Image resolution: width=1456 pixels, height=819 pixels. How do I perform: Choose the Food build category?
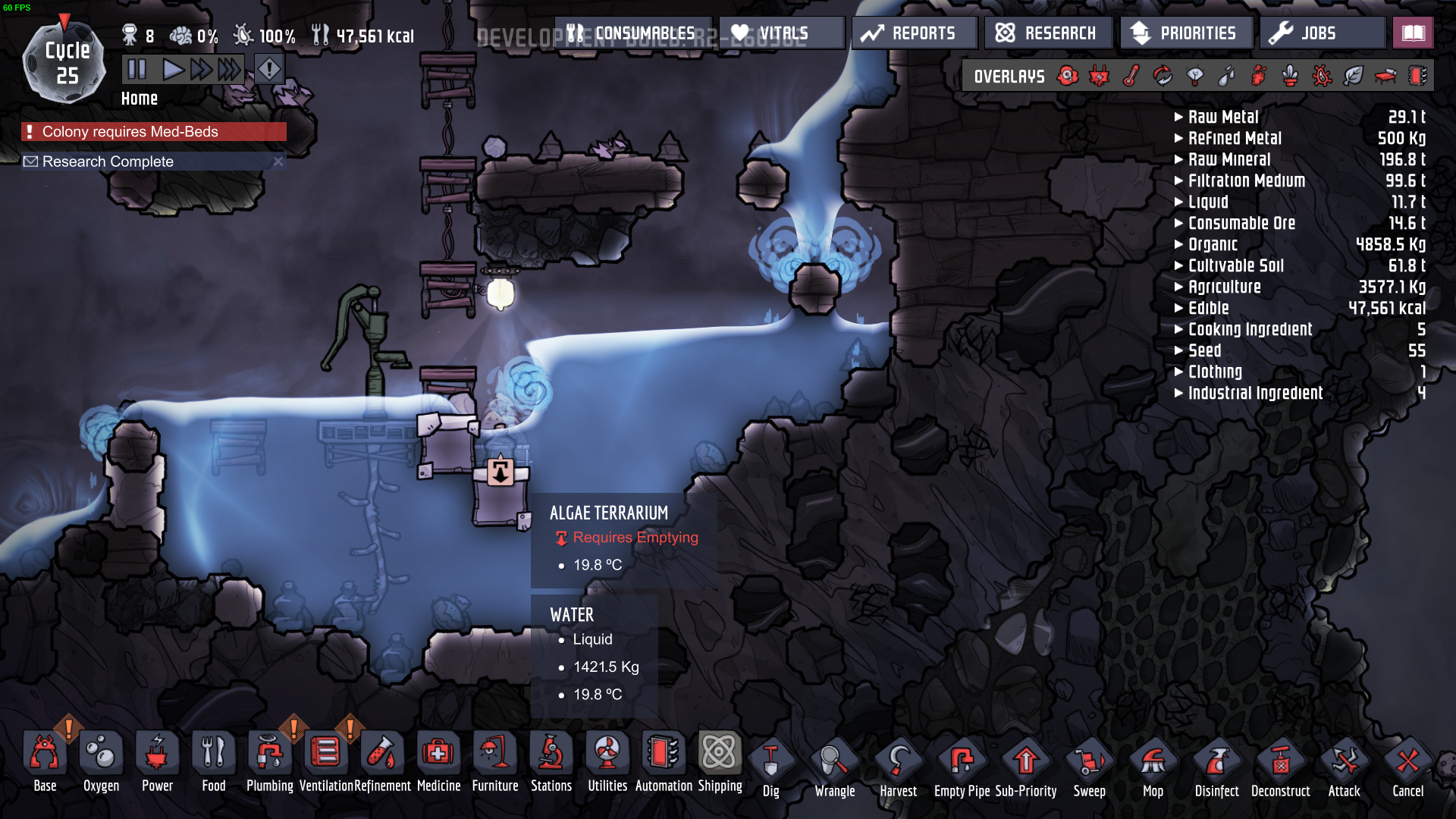(x=213, y=761)
